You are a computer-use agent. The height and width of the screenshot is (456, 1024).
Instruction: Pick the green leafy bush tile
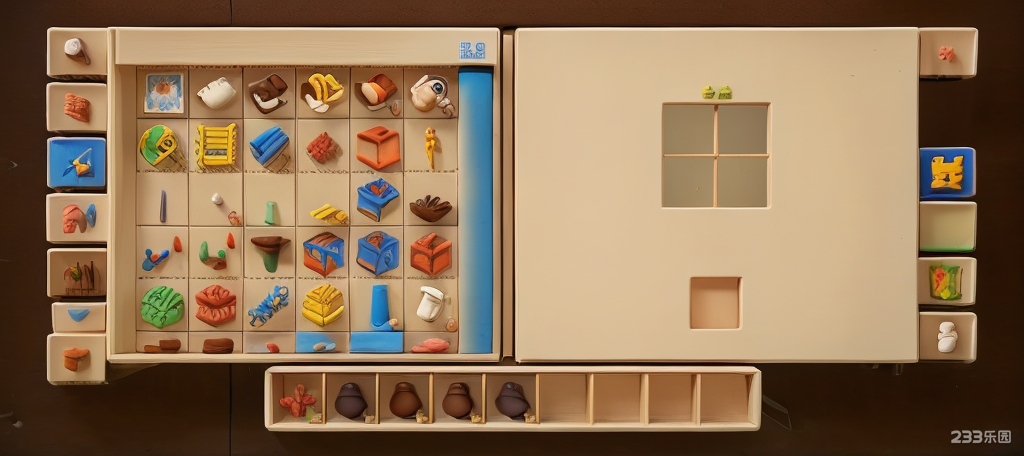click(x=162, y=306)
